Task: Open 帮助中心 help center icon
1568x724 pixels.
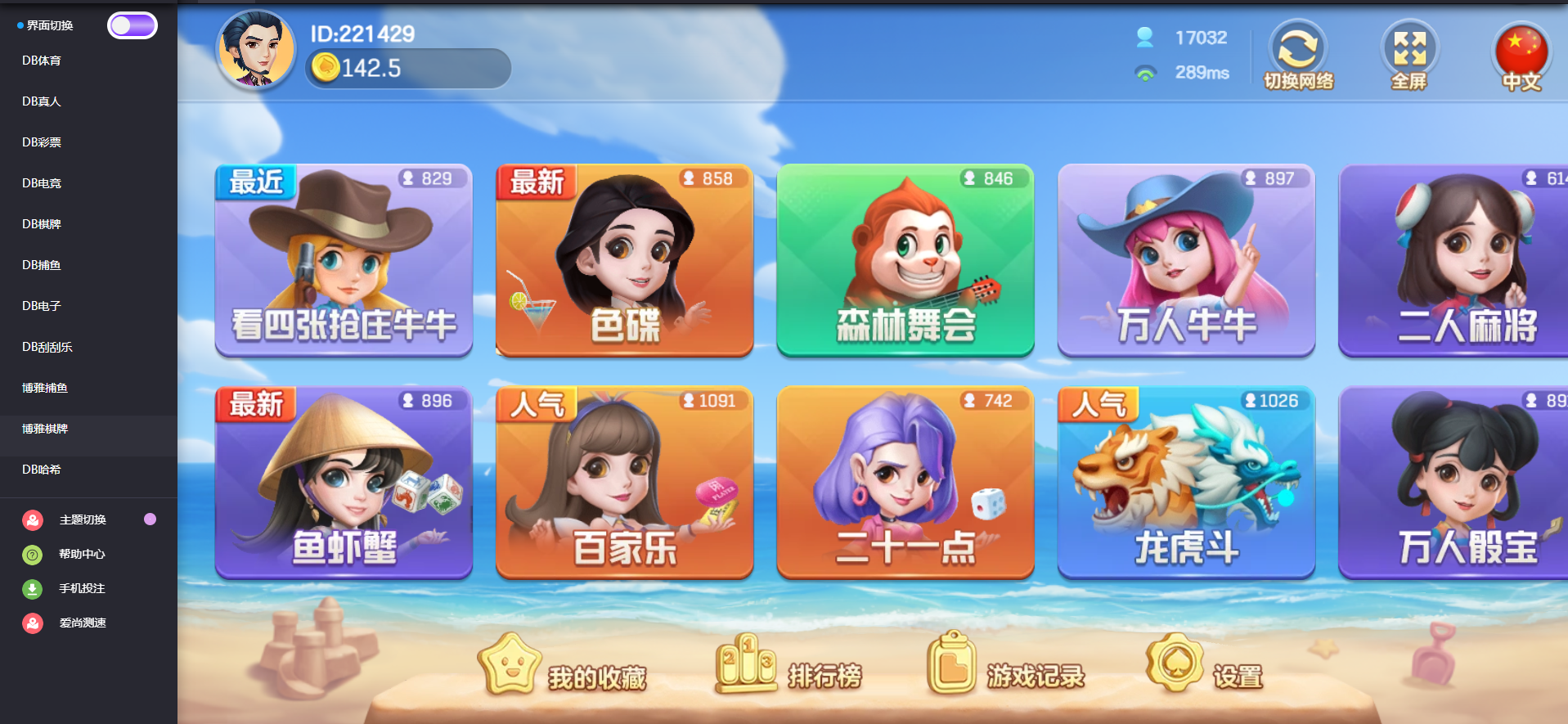Action: (31, 554)
